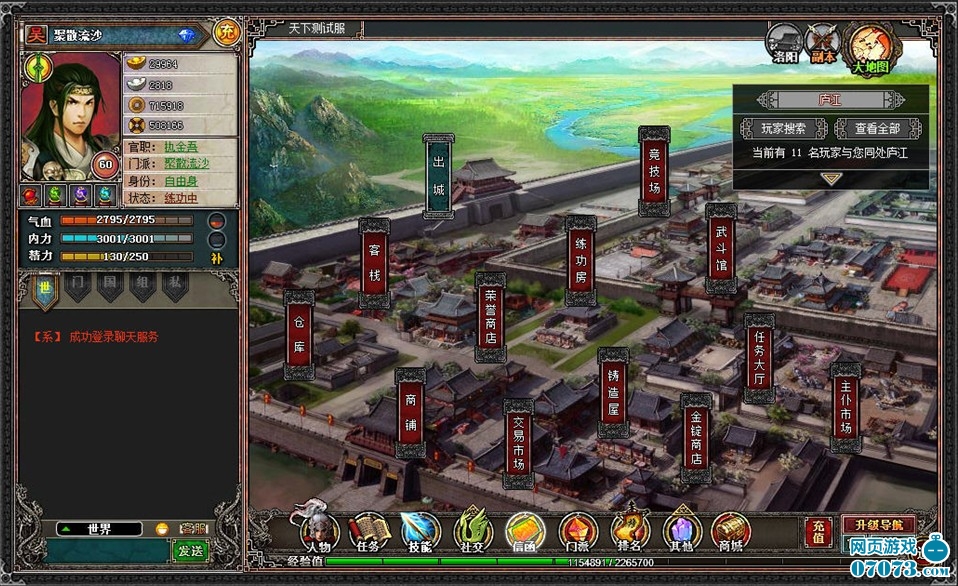Enter the 副本 dungeon icon
This screenshot has width=958, height=586.
click(823, 44)
